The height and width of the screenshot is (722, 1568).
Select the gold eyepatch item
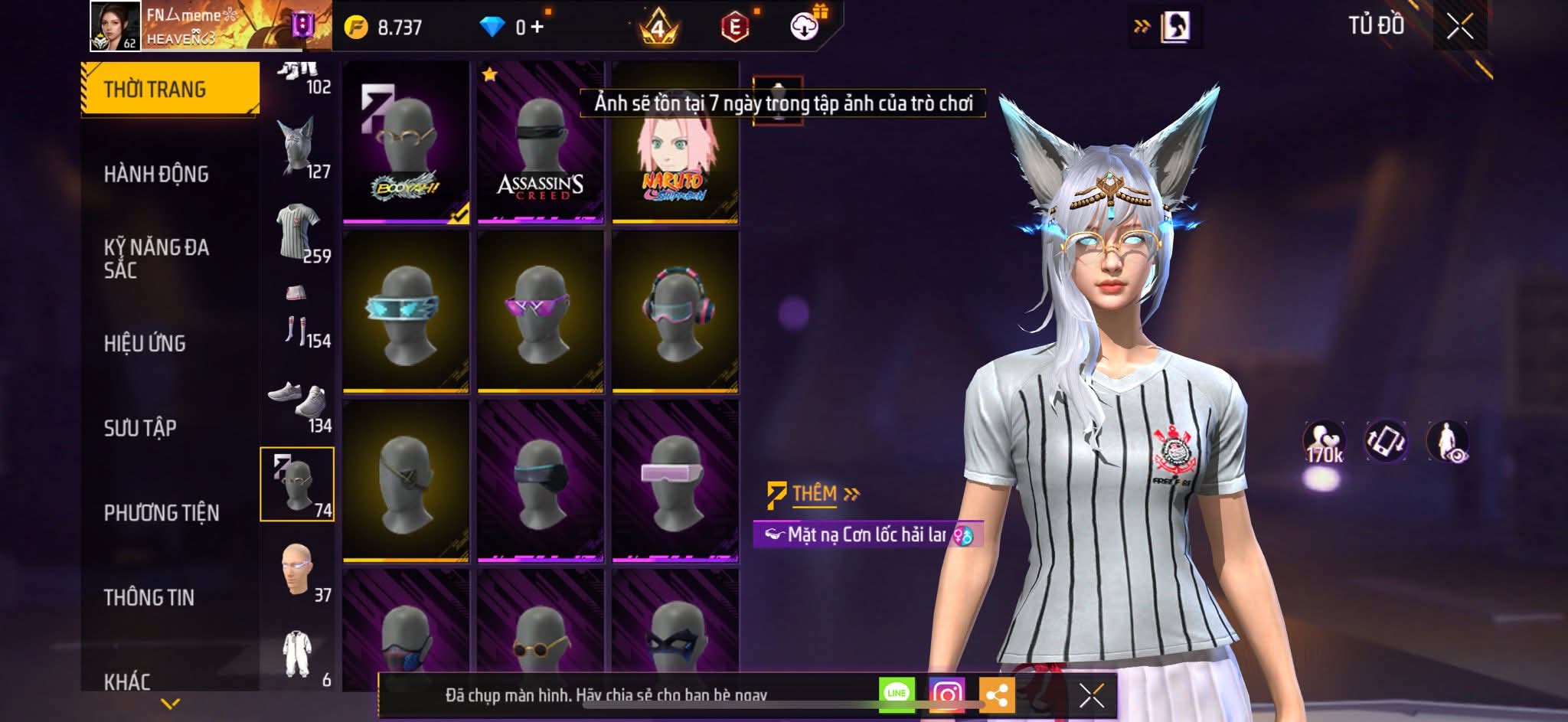point(406,481)
